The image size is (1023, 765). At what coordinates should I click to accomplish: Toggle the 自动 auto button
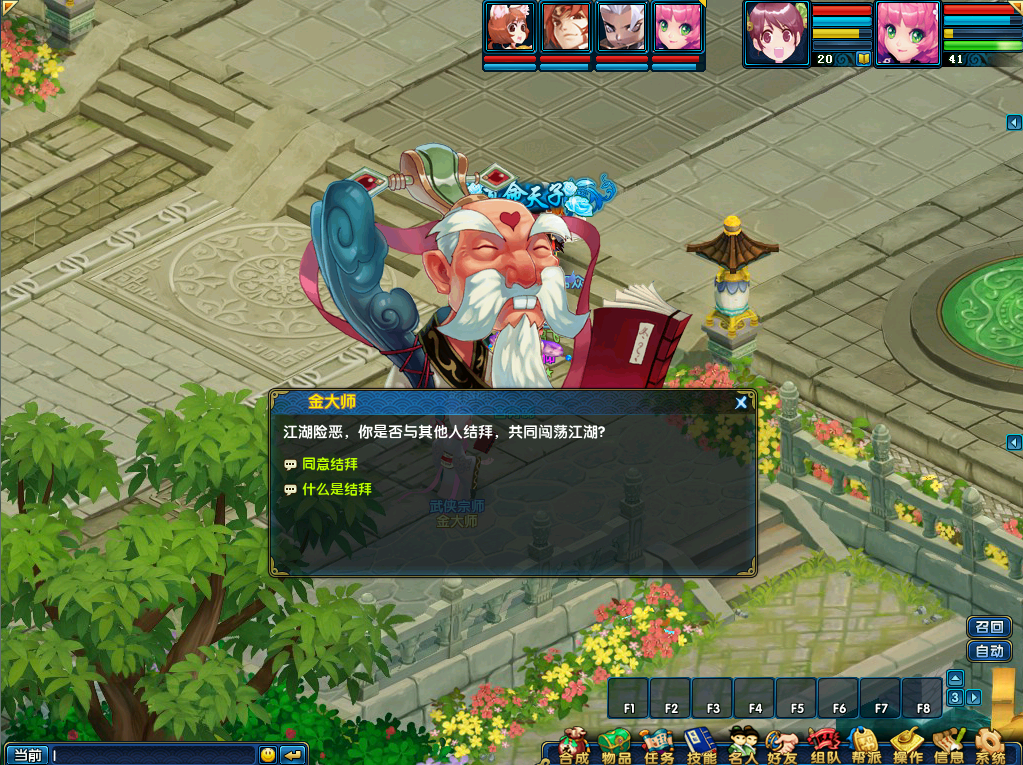(x=989, y=651)
